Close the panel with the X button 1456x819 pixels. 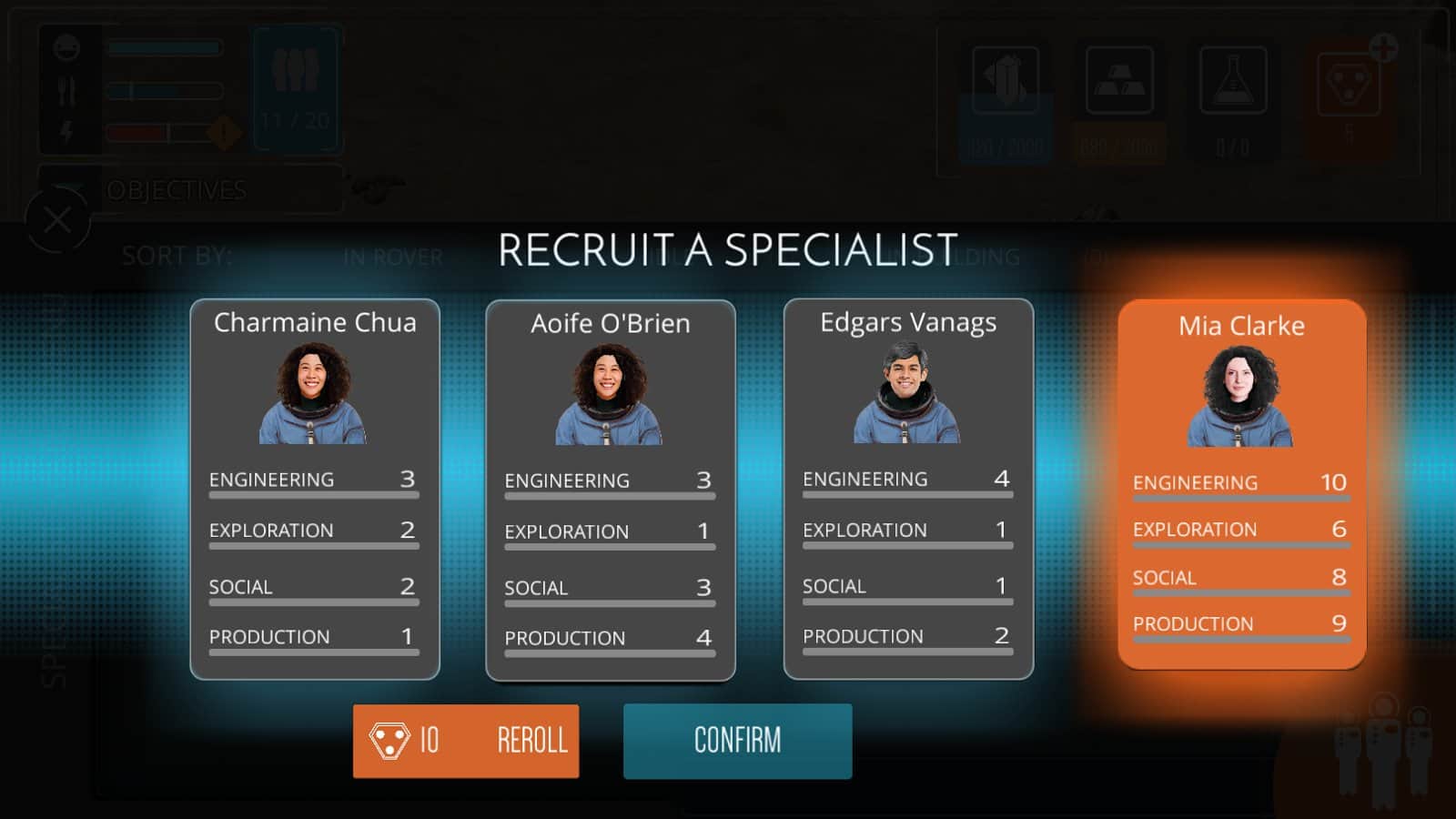click(x=57, y=220)
